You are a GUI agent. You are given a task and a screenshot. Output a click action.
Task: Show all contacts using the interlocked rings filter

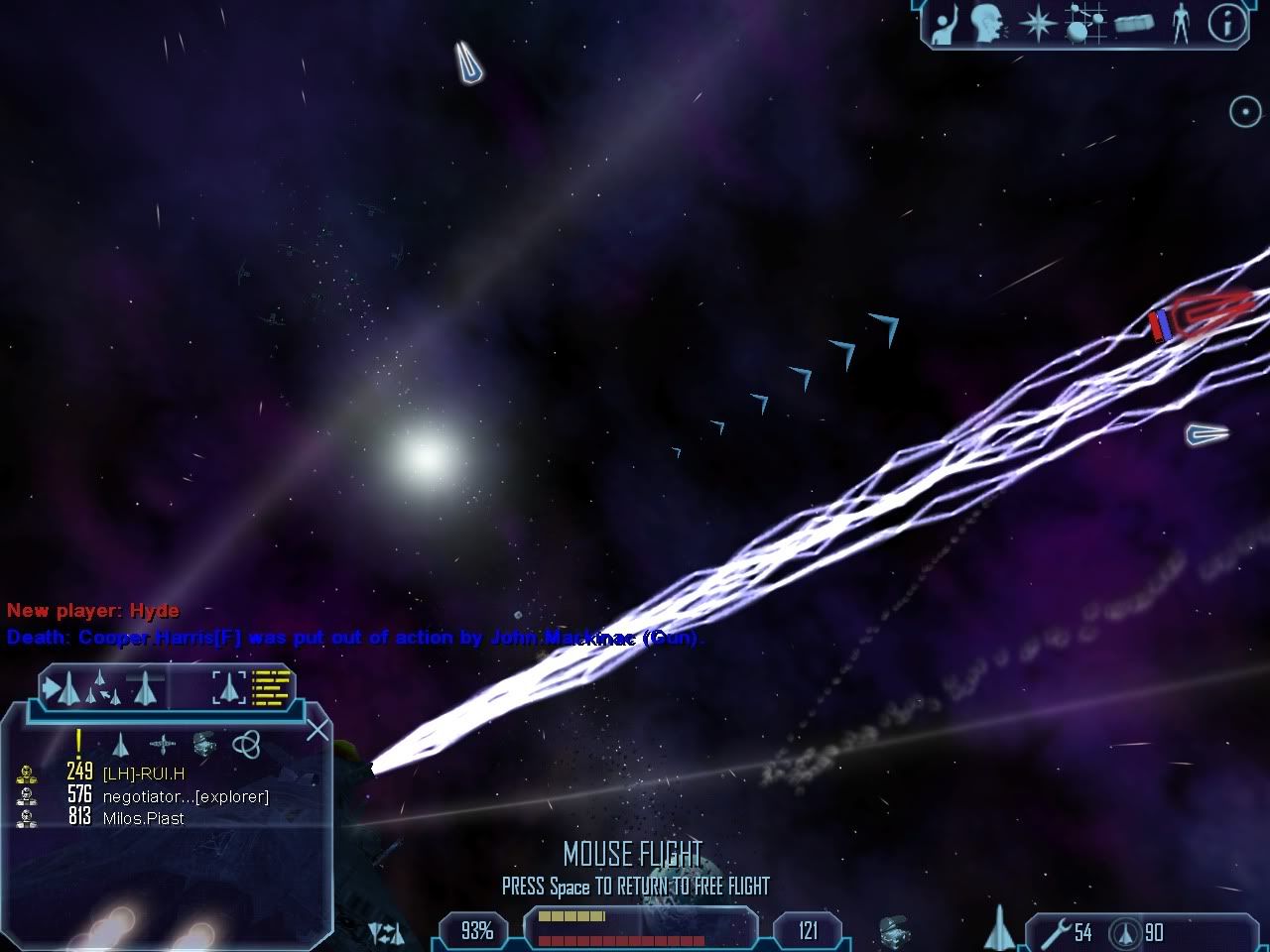tap(245, 744)
